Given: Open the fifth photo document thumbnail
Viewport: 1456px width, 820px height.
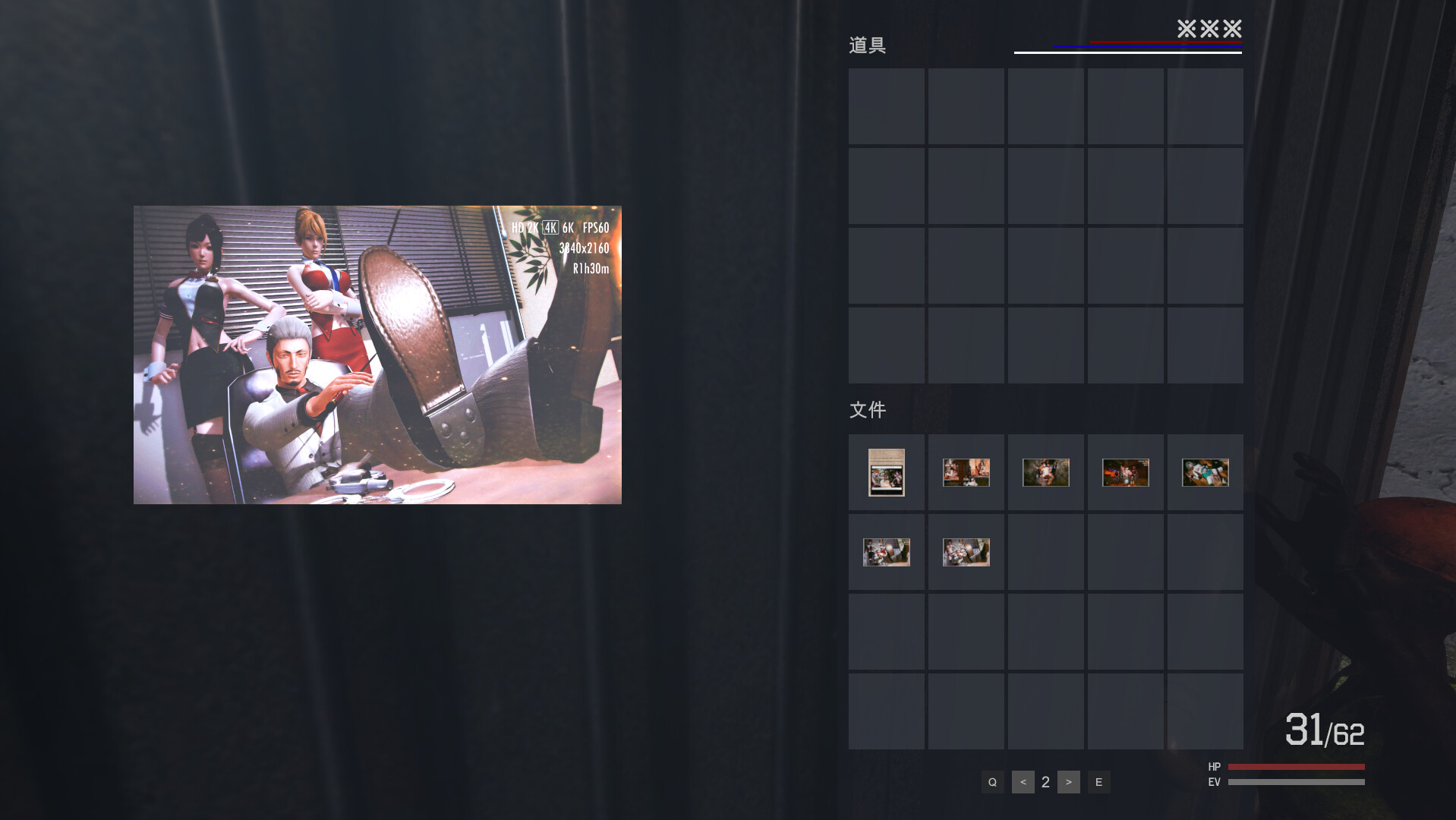Looking at the screenshot, I should point(1205,472).
